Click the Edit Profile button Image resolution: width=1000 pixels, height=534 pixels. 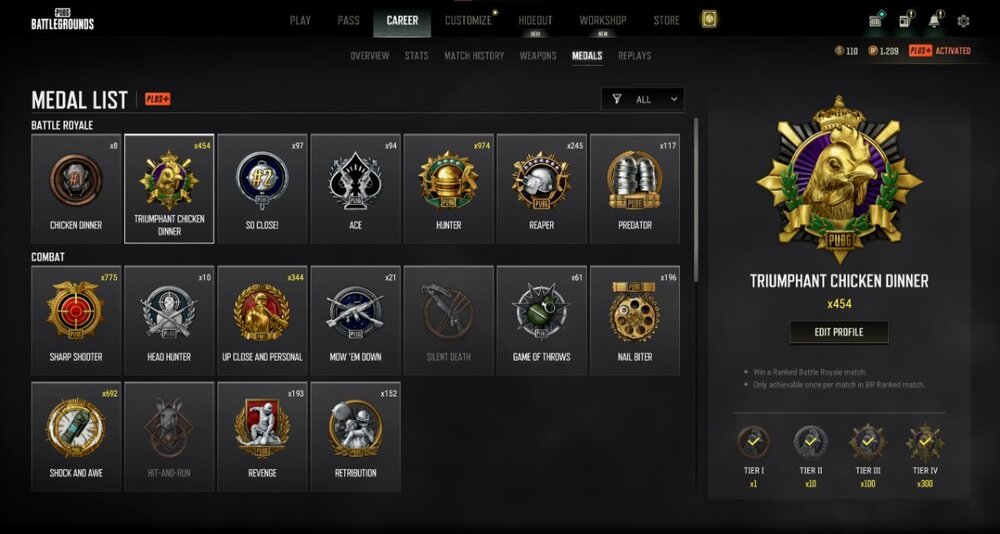coord(838,332)
